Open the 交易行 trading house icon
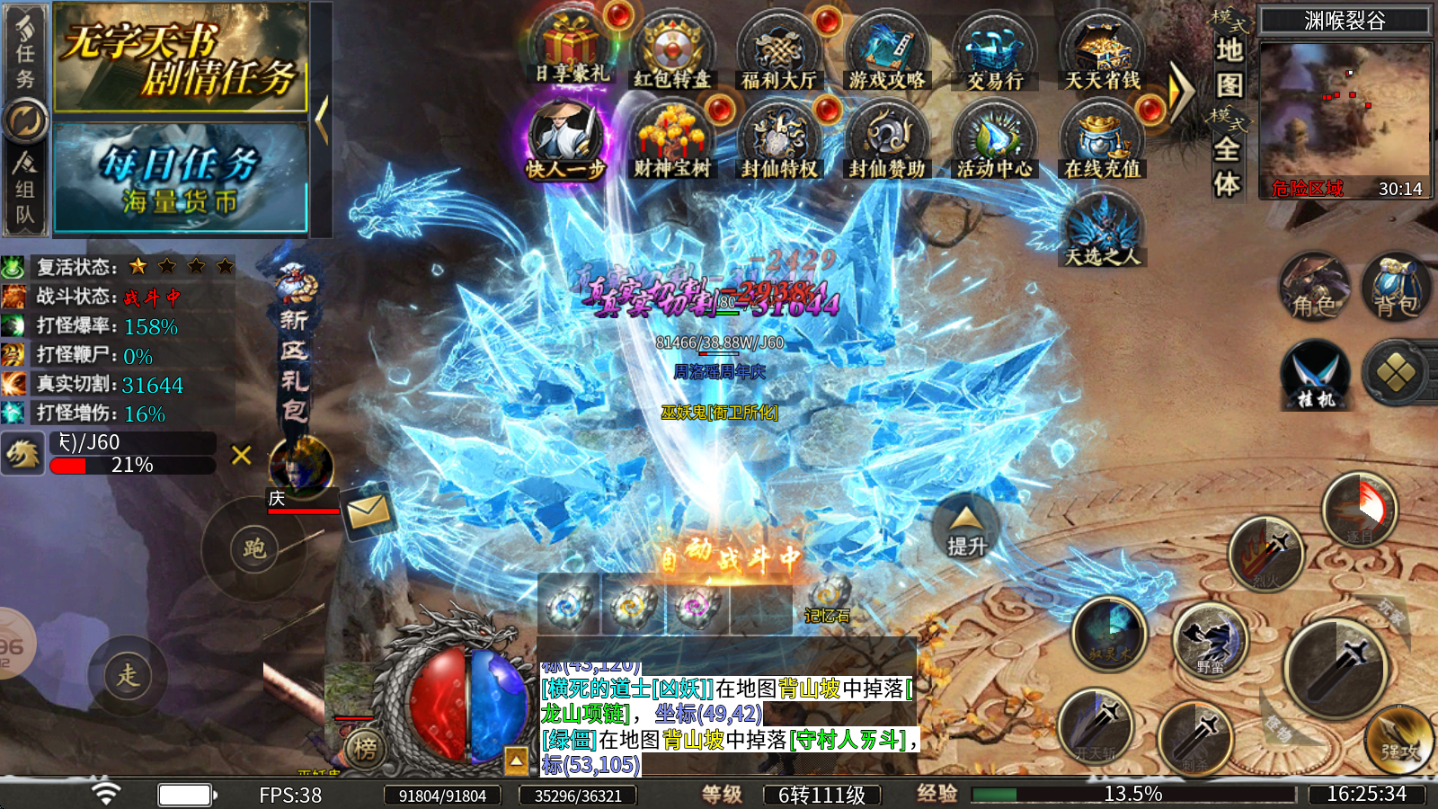The width and height of the screenshot is (1438, 809). [993, 45]
